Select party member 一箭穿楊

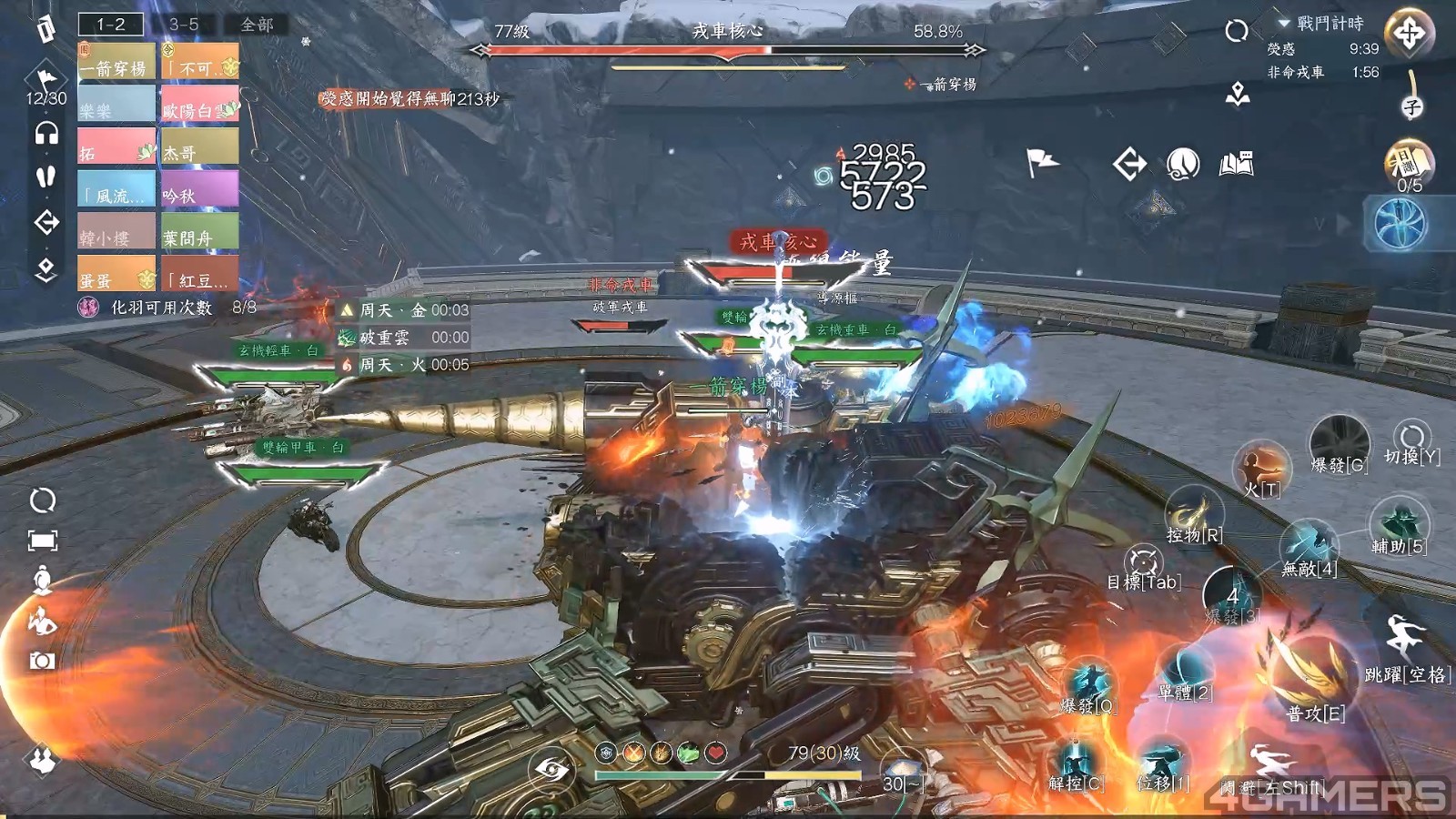116,62
